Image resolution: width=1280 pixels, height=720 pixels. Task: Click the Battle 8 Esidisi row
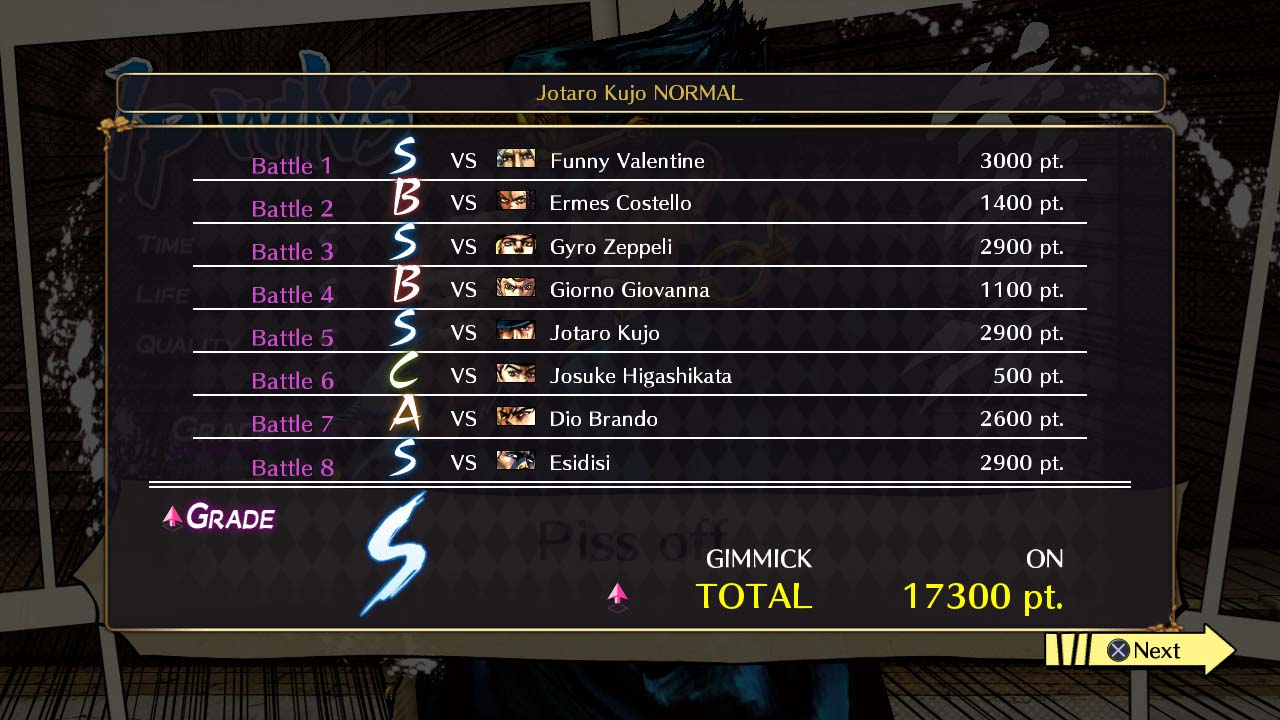[640, 462]
